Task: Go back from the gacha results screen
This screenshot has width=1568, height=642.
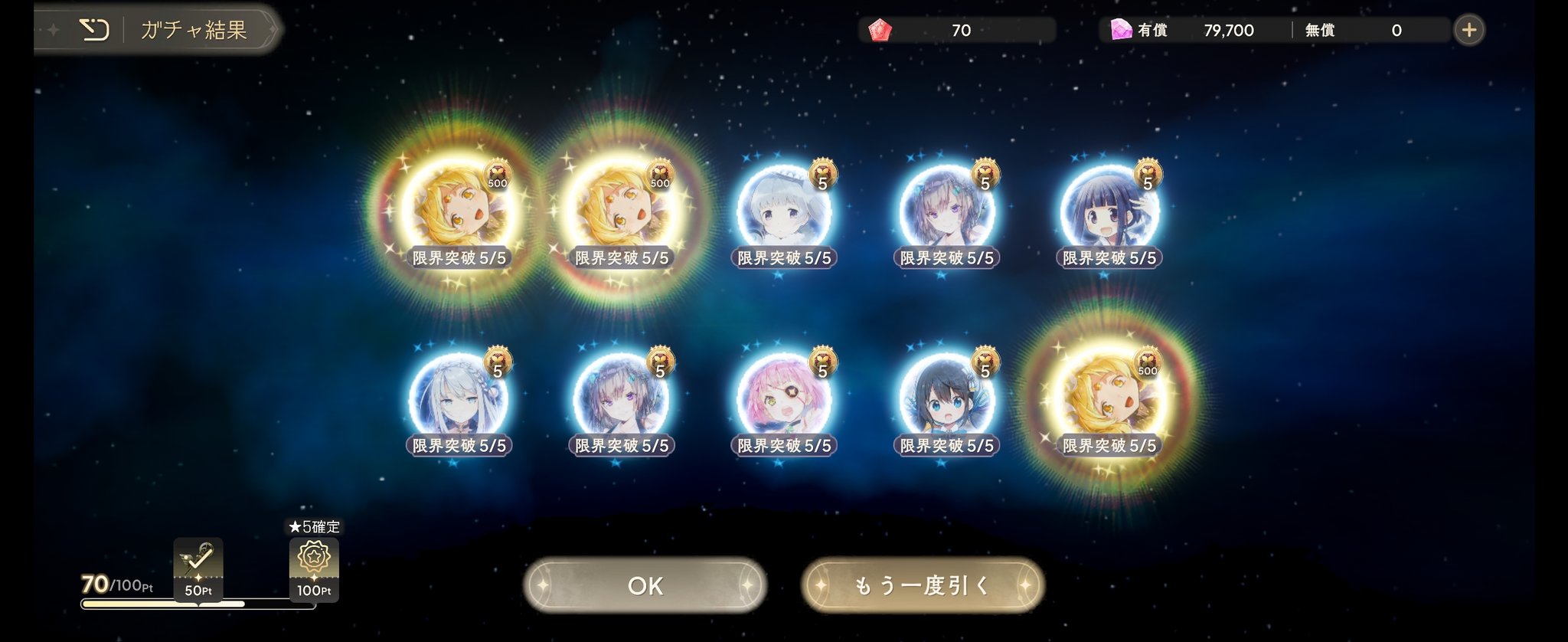Action: 95,31
